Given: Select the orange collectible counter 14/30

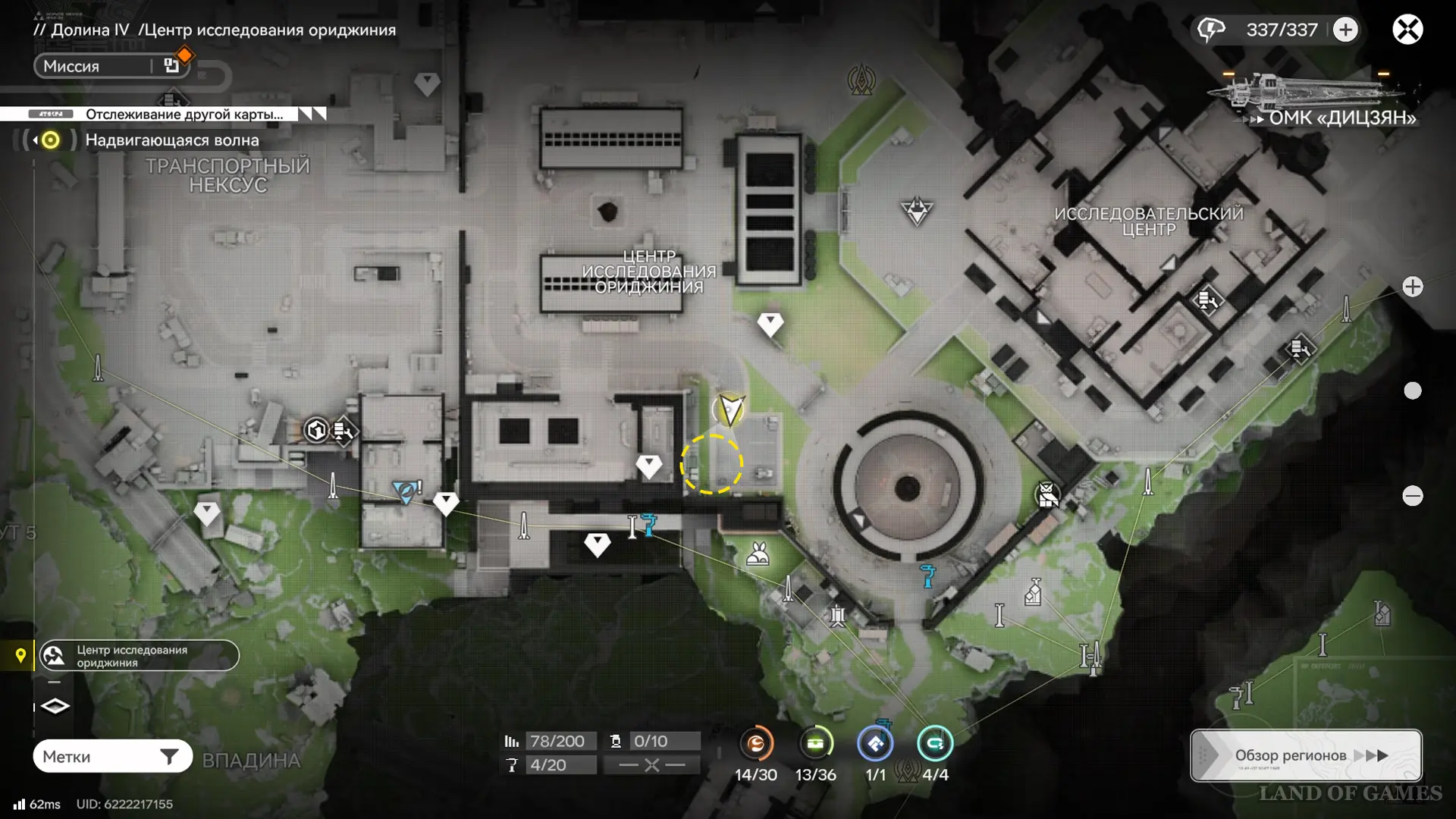Looking at the screenshot, I should [756, 744].
